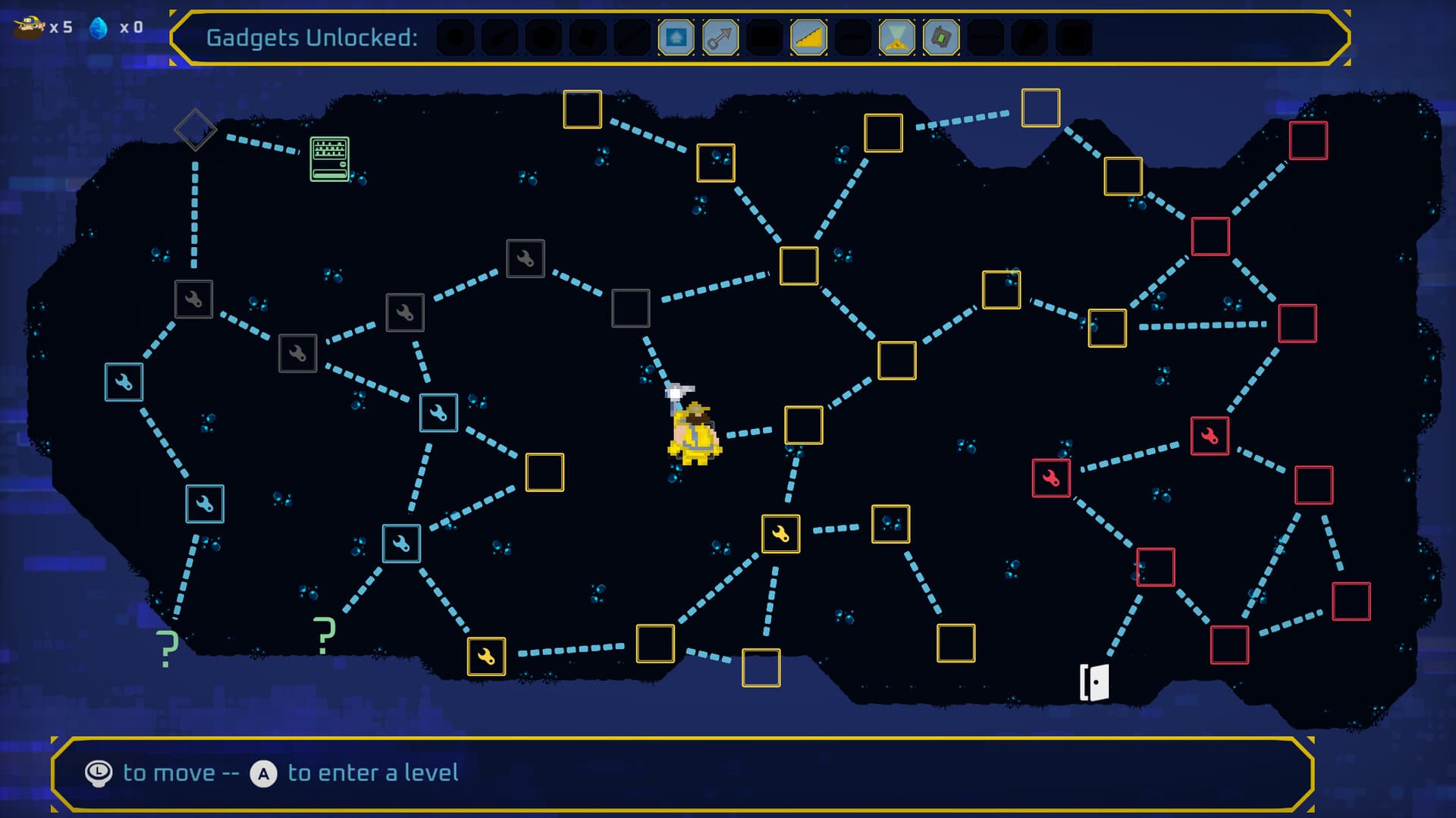
Task: Click the red wrench gadget level node
Action: click(1051, 478)
